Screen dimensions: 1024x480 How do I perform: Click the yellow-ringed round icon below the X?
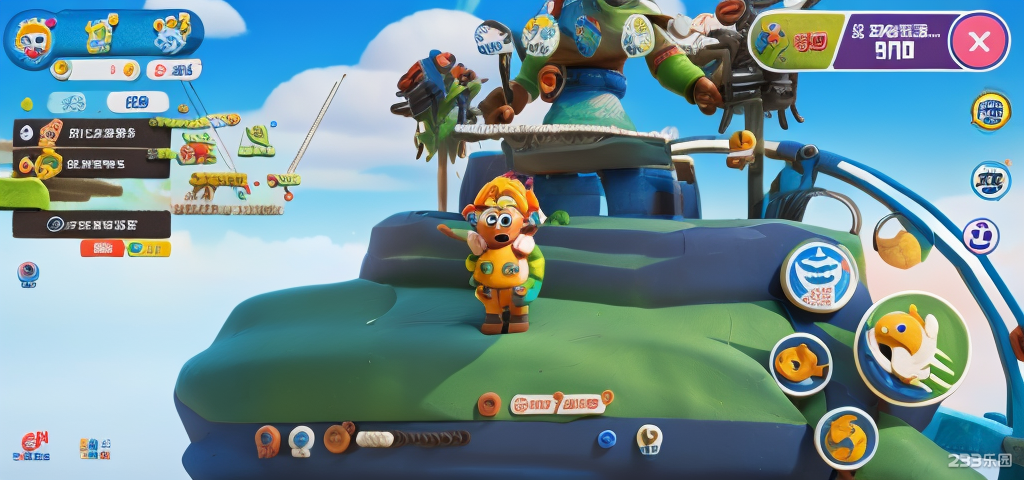[x=990, y=111]
